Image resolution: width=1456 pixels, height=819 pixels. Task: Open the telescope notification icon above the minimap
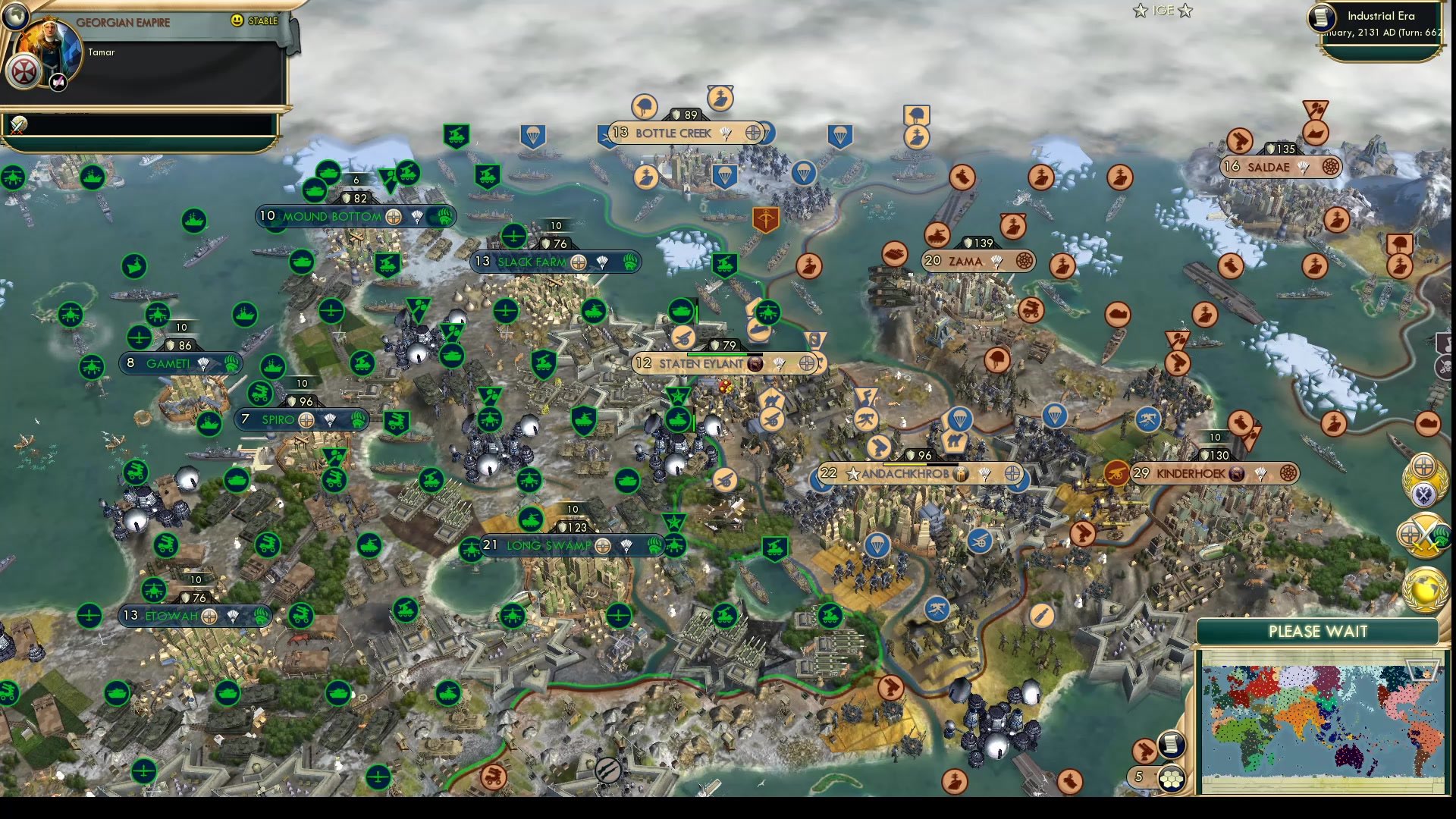1144,749
